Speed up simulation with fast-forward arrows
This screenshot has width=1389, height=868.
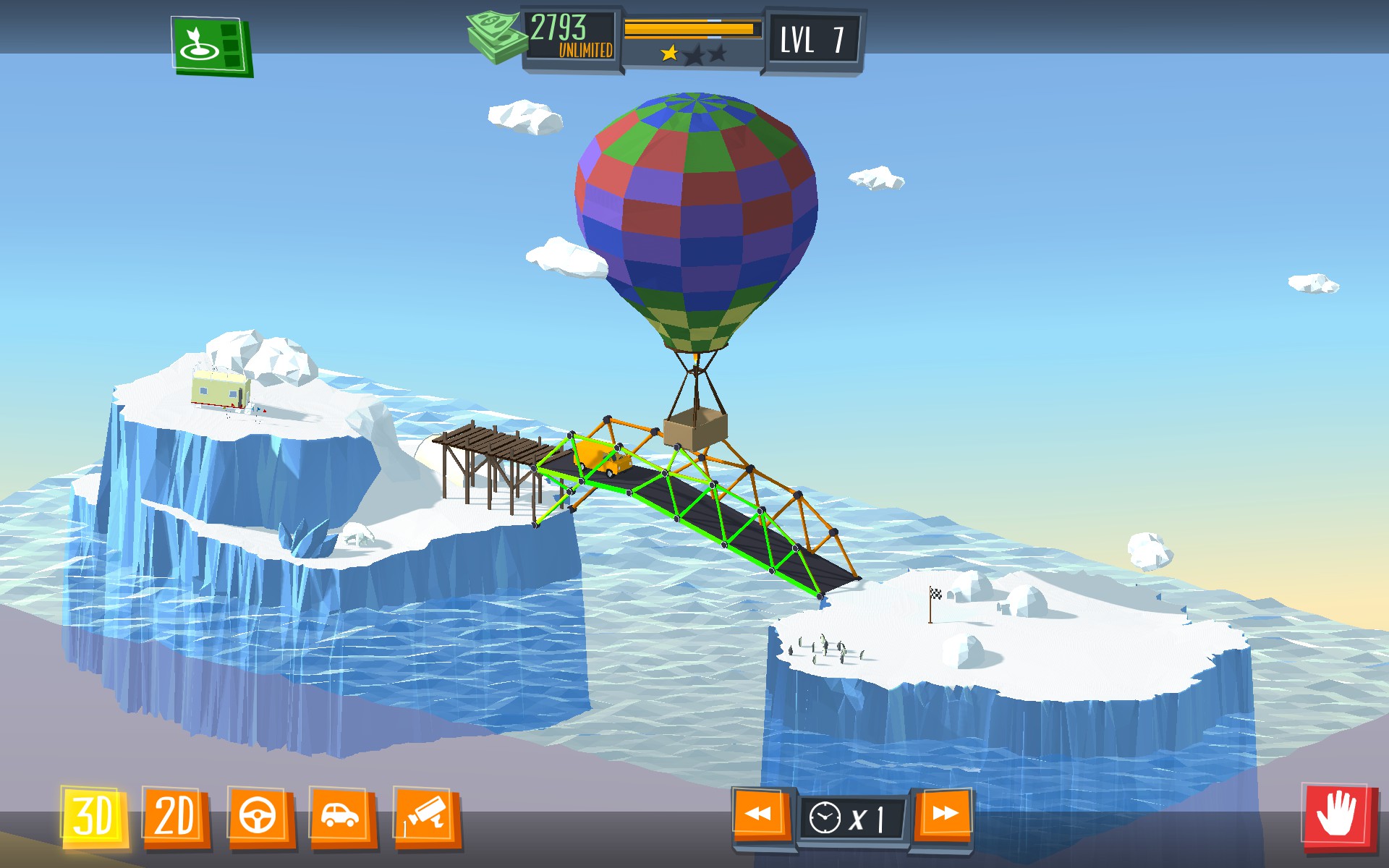point(943,815)
